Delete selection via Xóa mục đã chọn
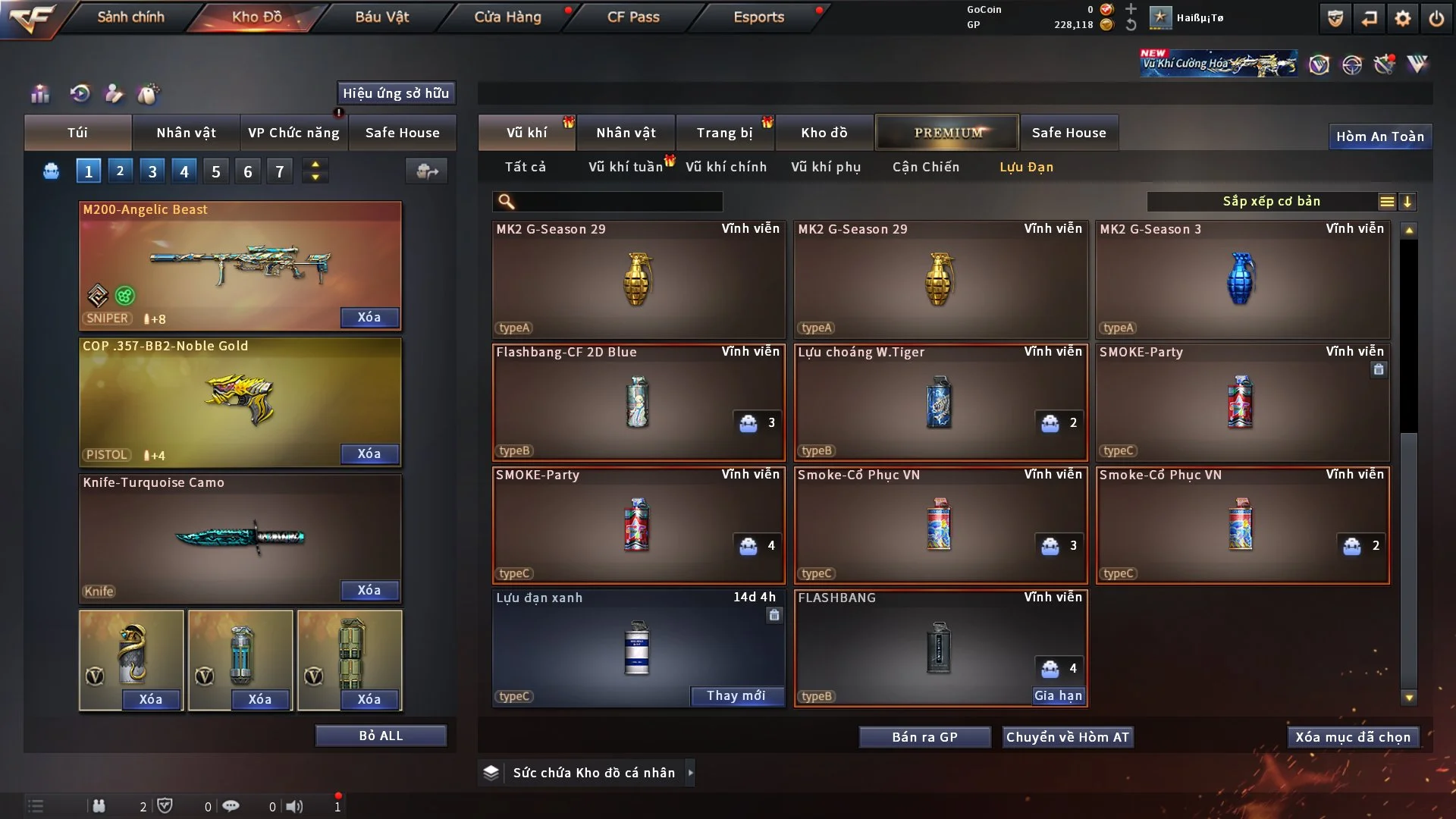Screen dimensions: 1456x819 [x=1352, y=737]
